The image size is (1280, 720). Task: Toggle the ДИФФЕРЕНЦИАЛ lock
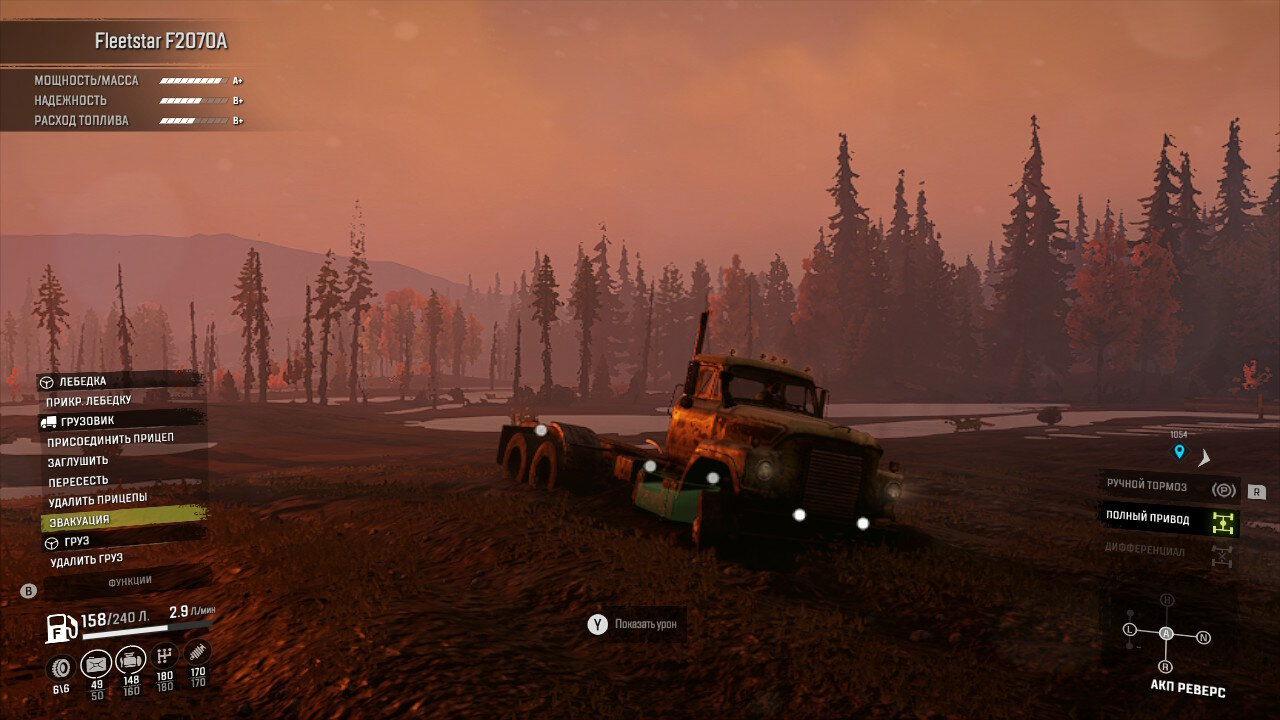(1168, 551)
